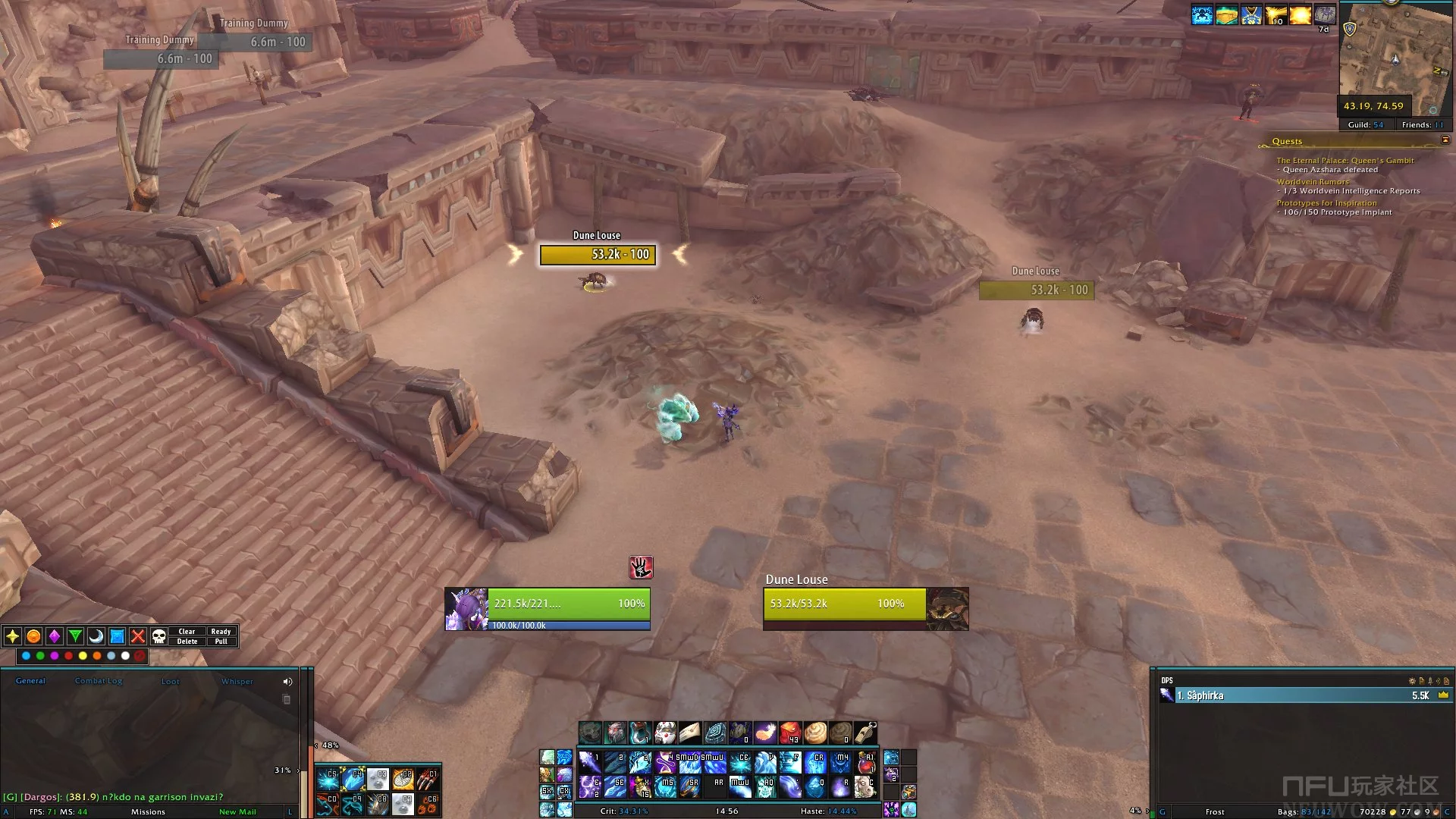Open the Worldvein Rumors quest

coord(1312,182)
